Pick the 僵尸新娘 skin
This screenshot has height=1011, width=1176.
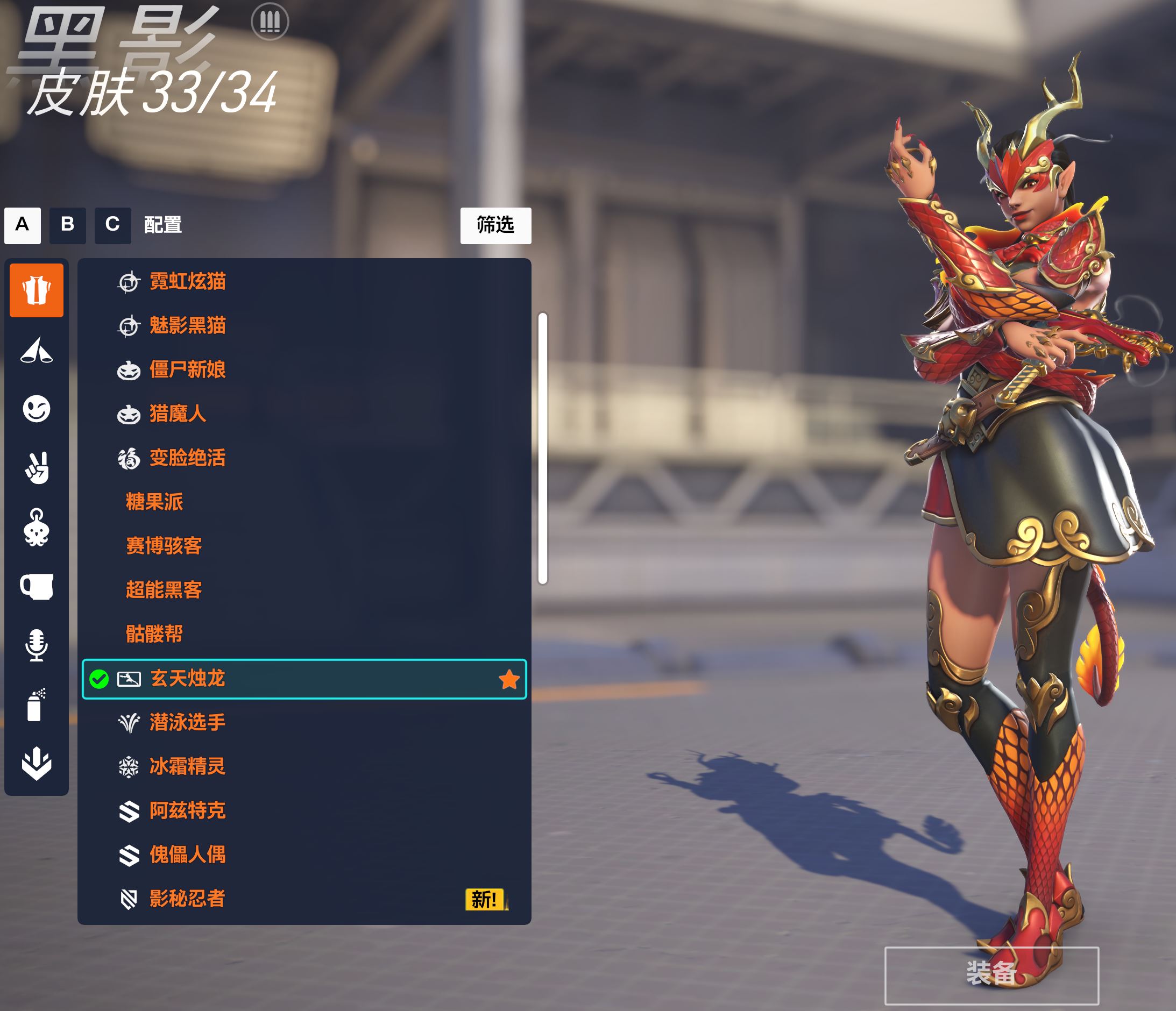[187, 370]
